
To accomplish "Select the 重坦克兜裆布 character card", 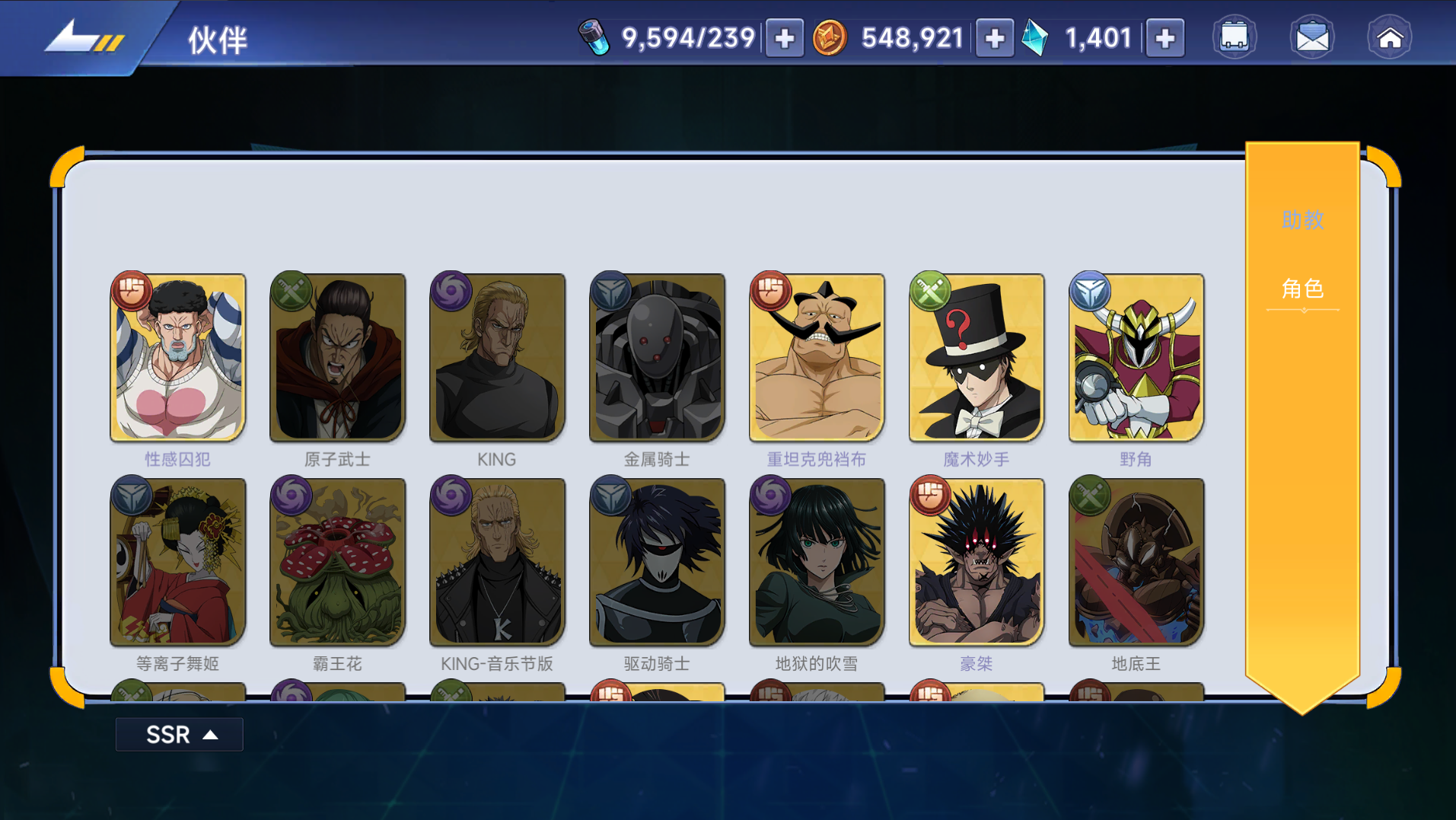I will (817, 358).
